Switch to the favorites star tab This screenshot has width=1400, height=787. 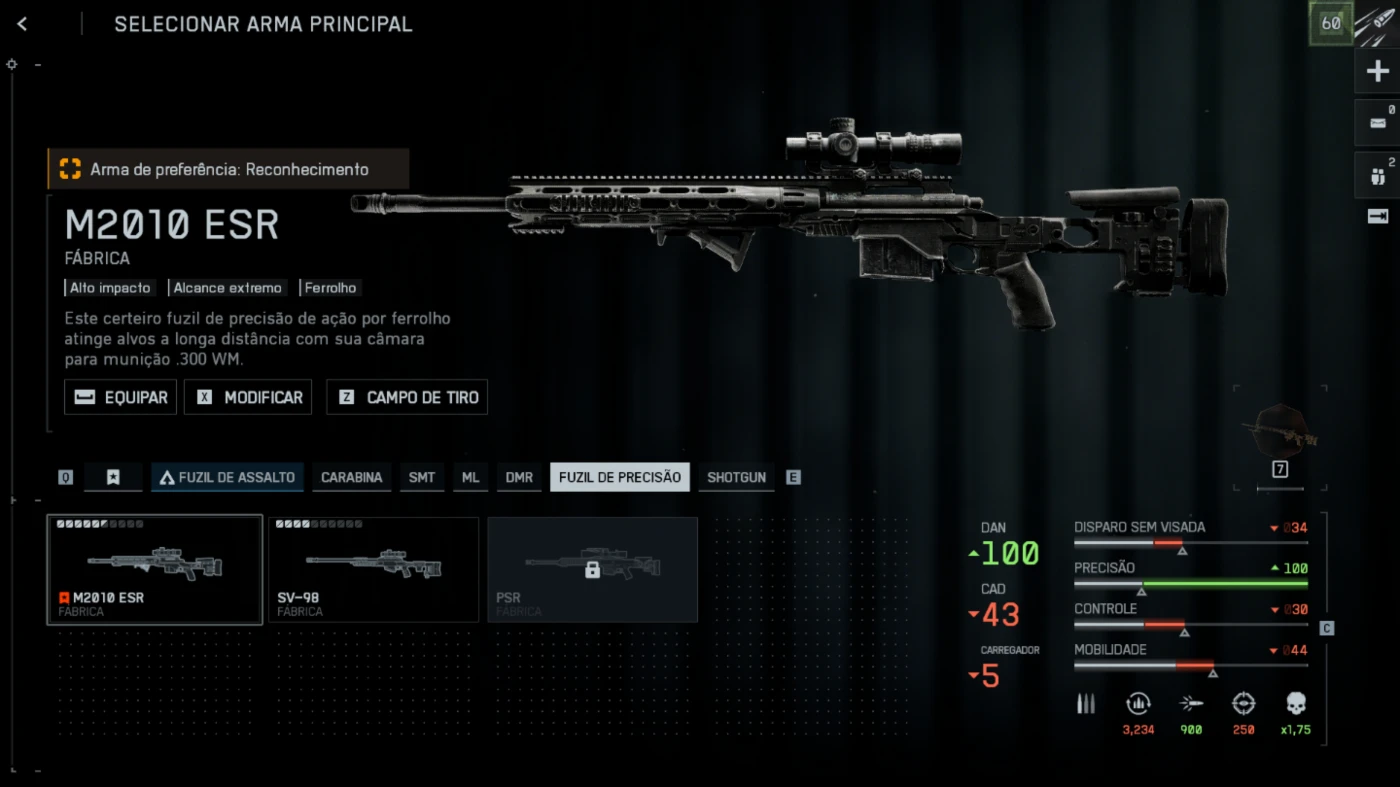113,477
